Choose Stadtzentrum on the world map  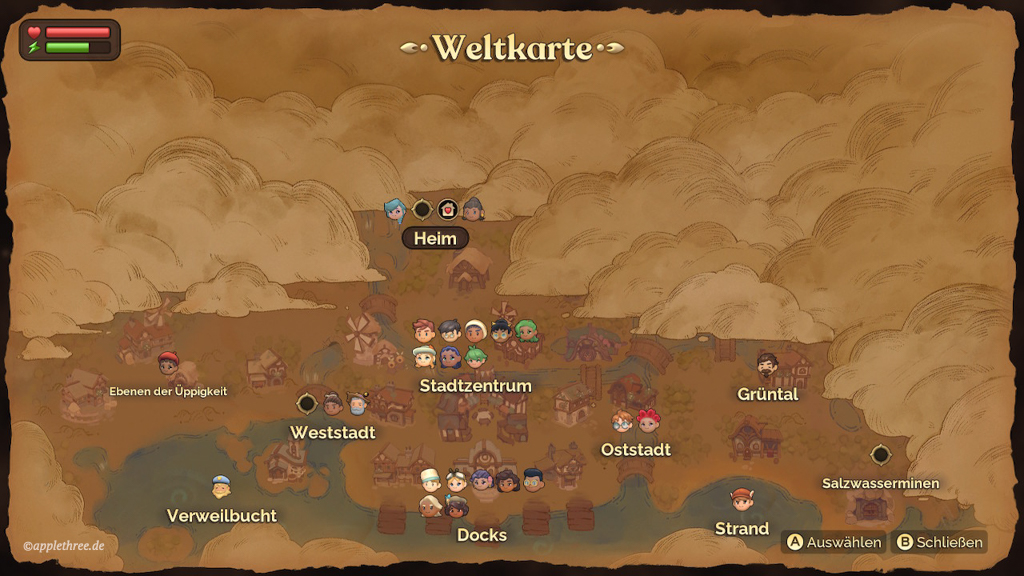[475, 385]
